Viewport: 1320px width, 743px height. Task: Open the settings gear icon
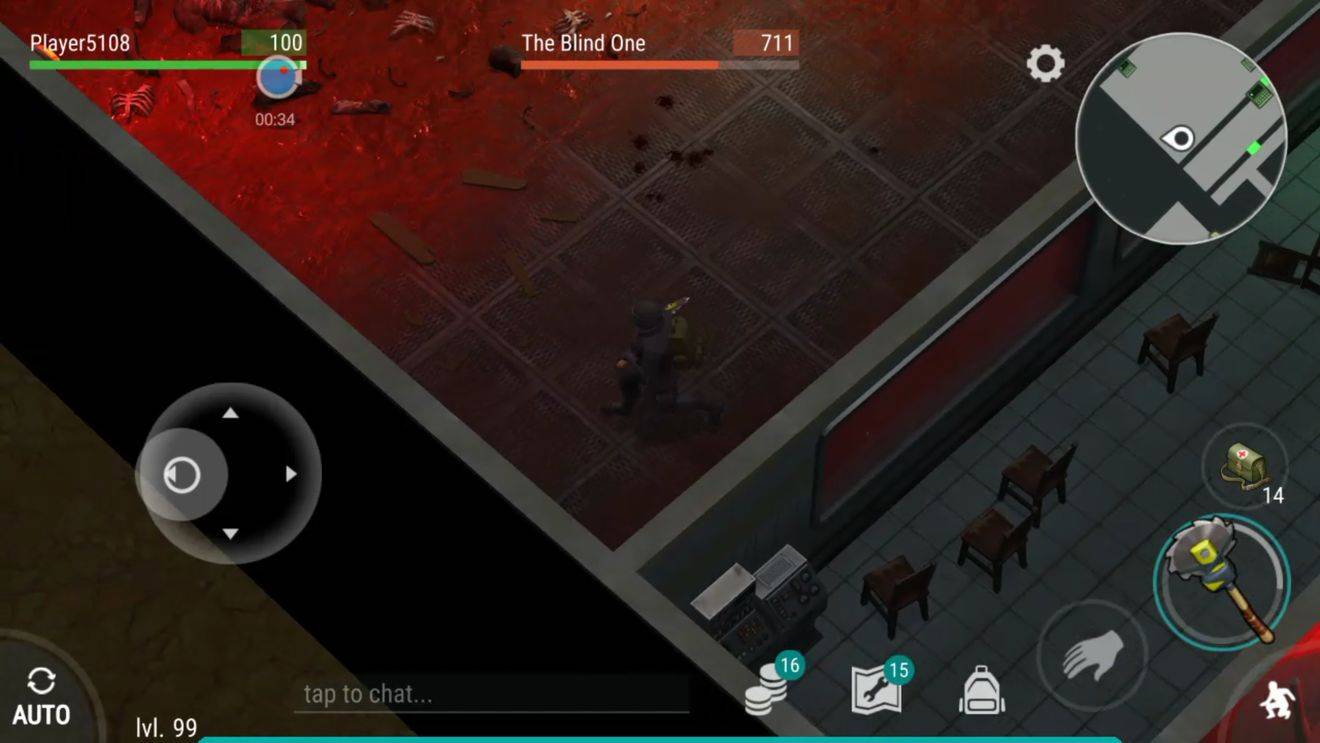click(1045, 64)
